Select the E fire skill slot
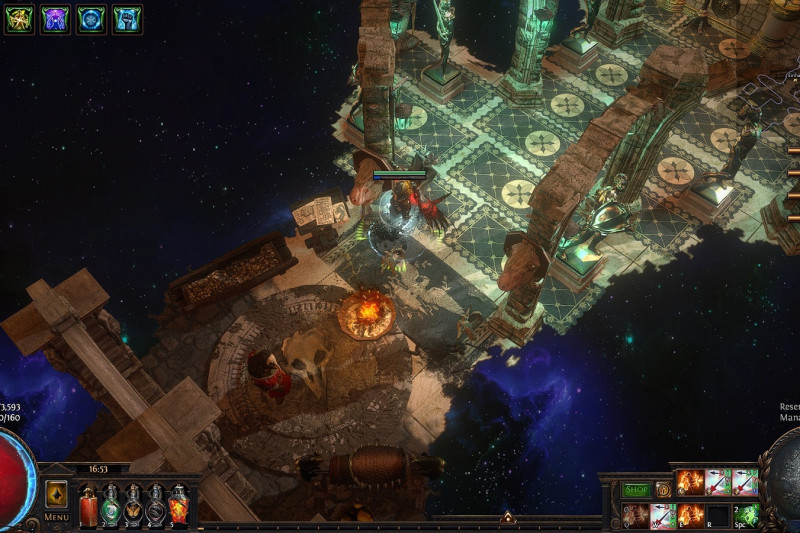Viewport: 800px width, 533px height. point(691,516)
